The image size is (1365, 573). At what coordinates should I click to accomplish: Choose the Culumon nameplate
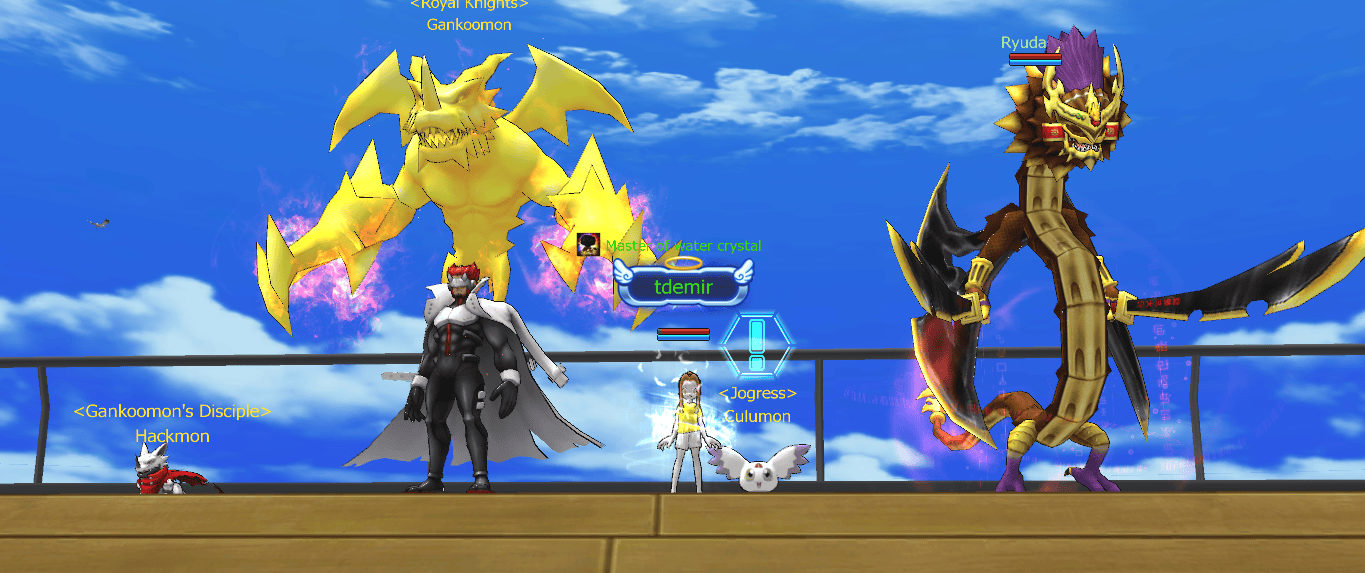coord(758,416)
